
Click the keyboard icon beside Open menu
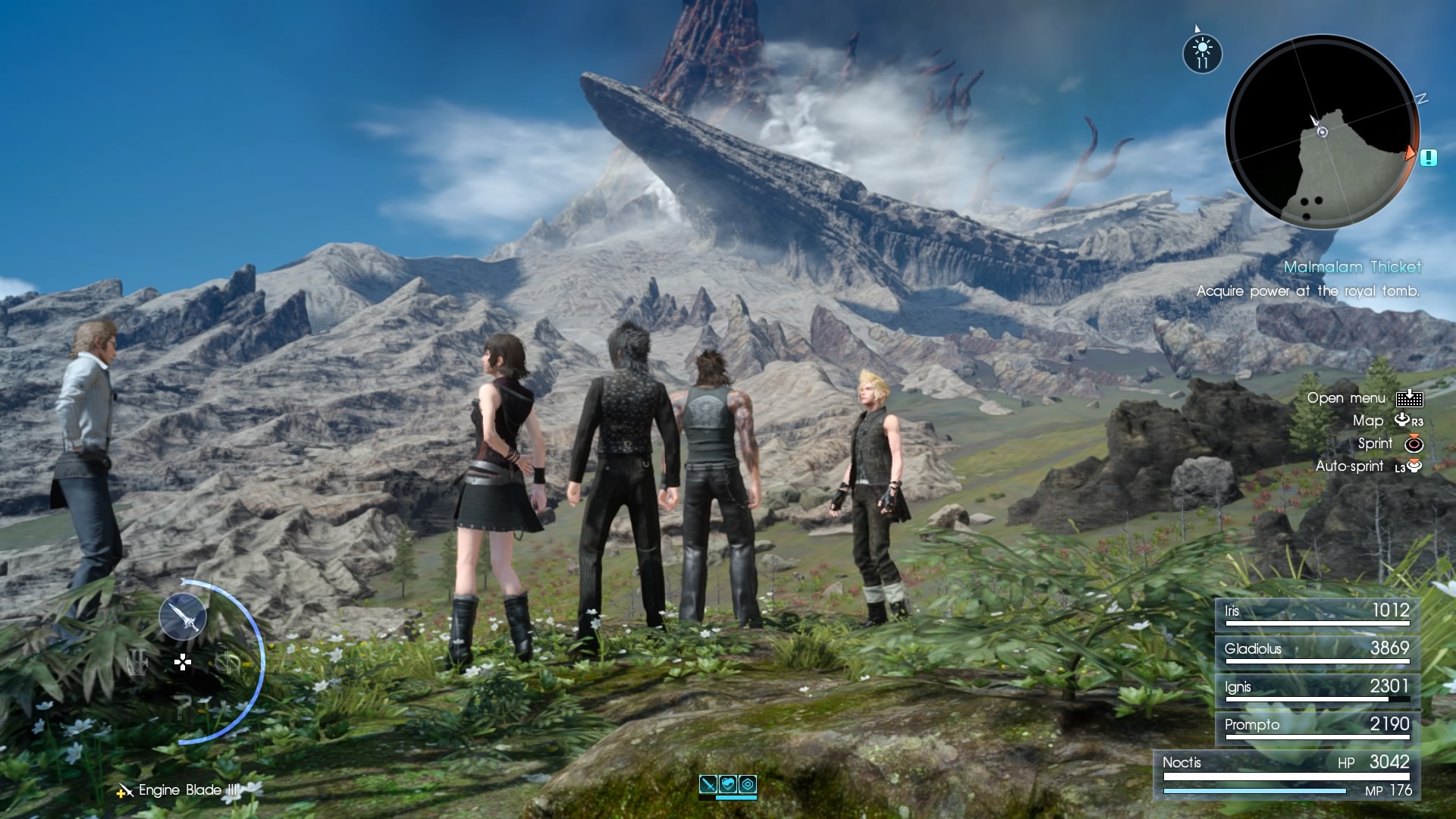1408,397
